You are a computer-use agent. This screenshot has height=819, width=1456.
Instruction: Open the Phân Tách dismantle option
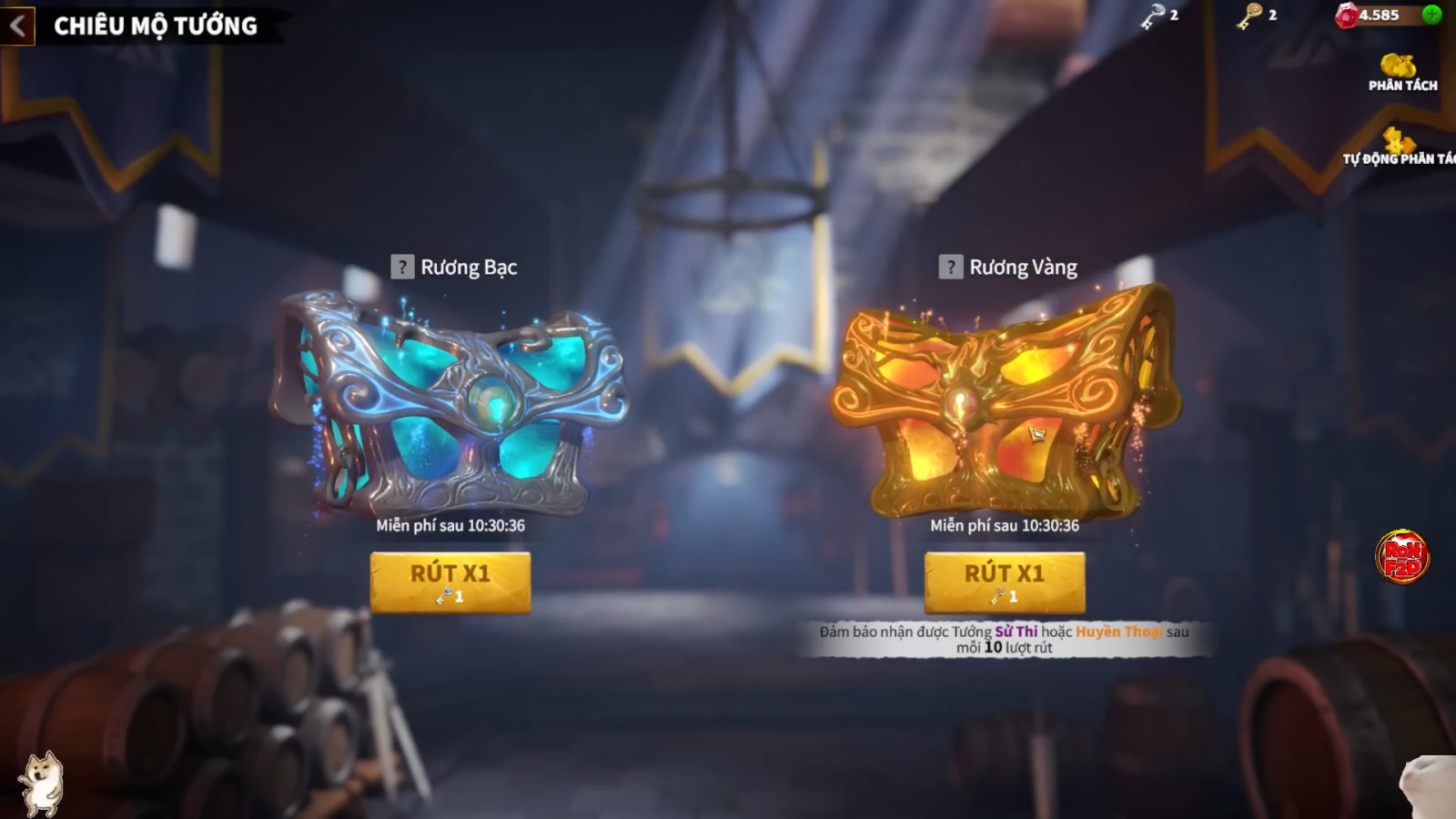(1401, 72)
